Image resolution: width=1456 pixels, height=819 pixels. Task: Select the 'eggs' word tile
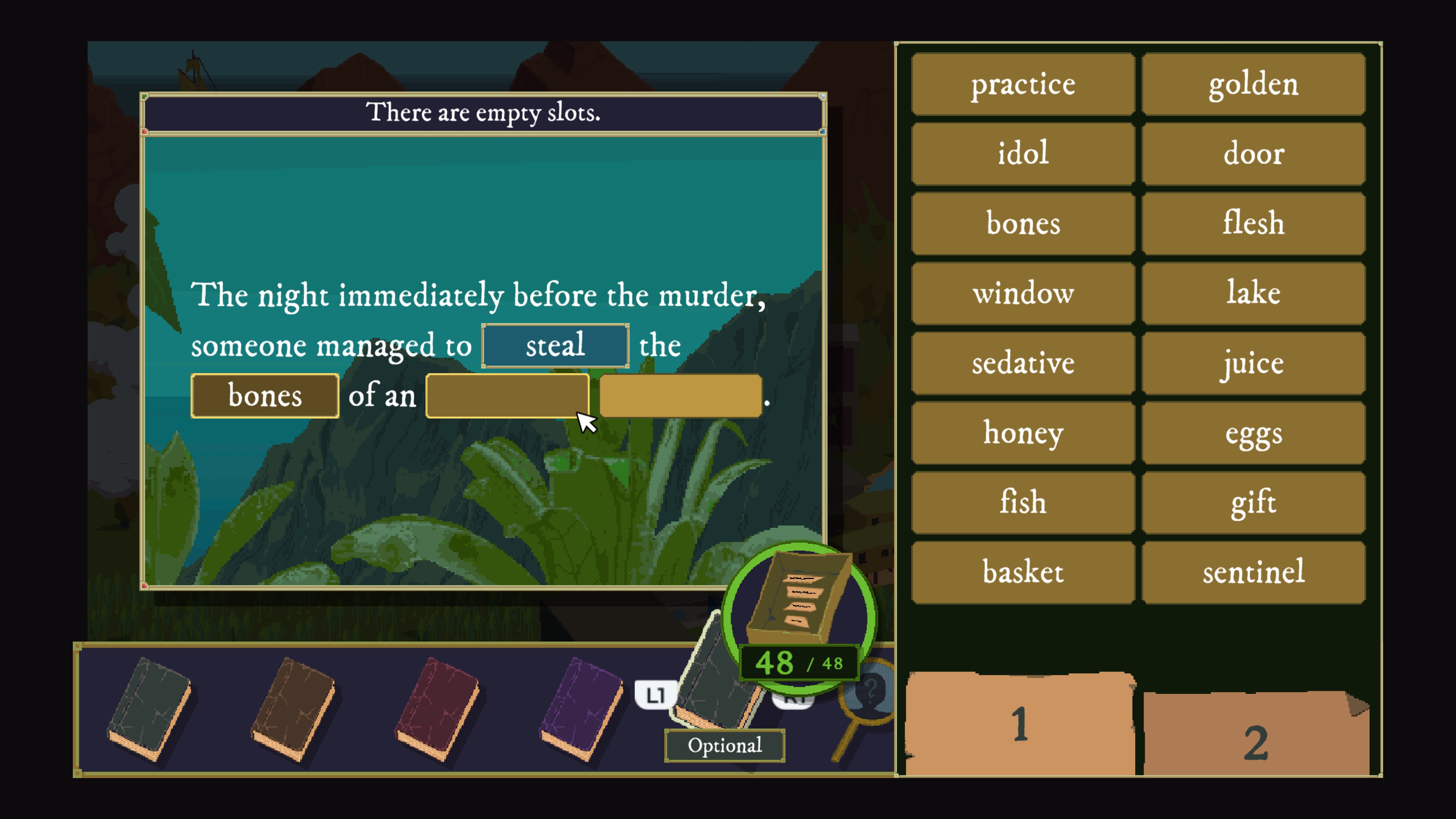coord(1253,433)
